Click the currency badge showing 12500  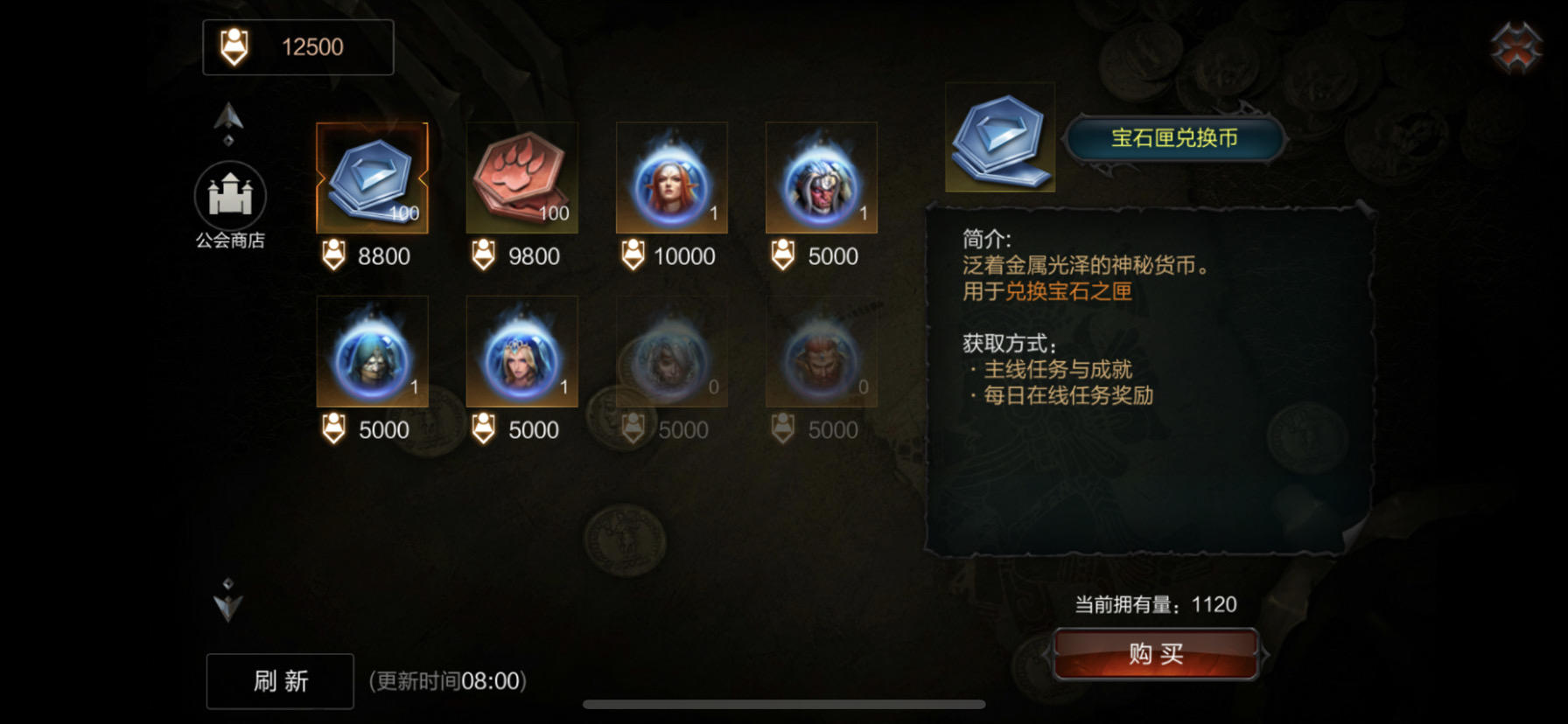coord(297,46)
